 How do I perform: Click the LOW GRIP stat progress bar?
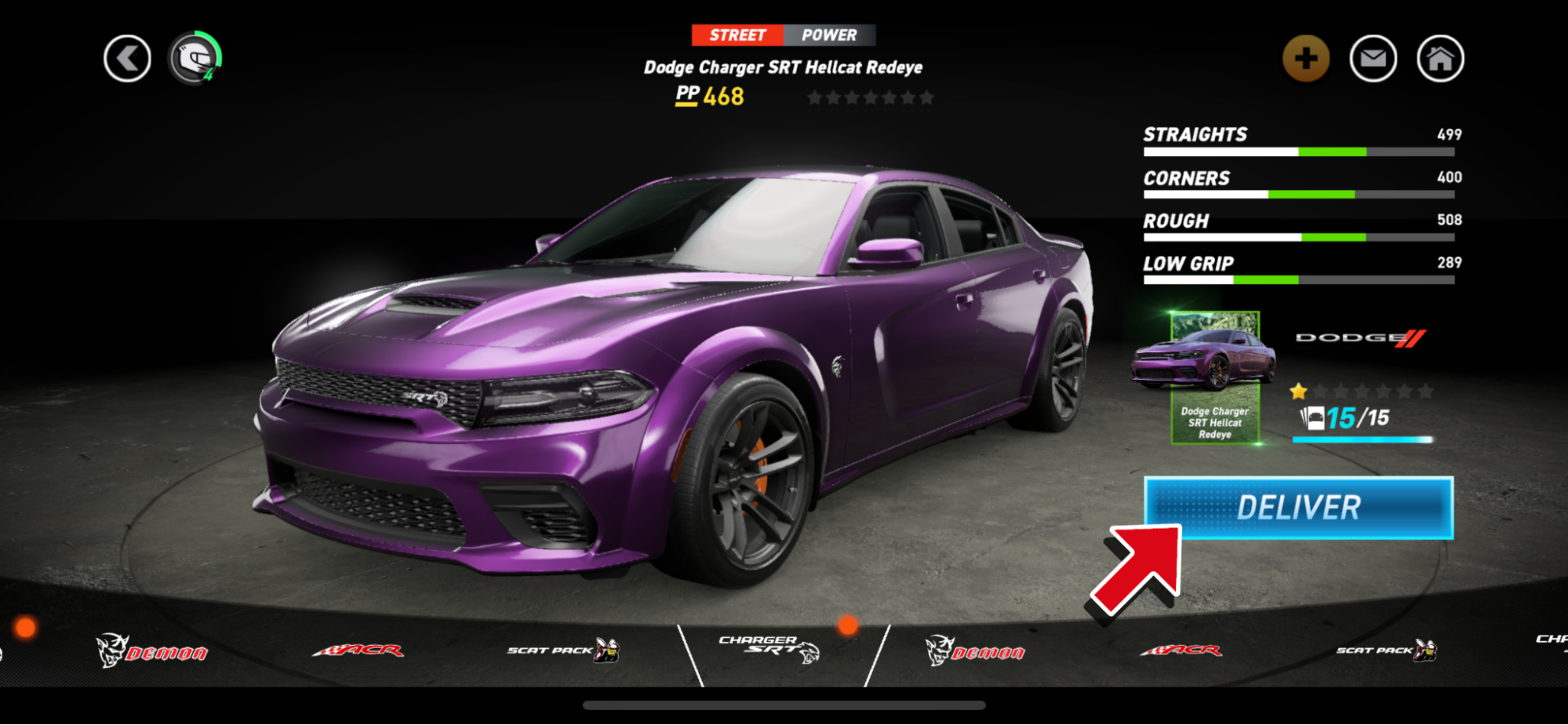1298,280
